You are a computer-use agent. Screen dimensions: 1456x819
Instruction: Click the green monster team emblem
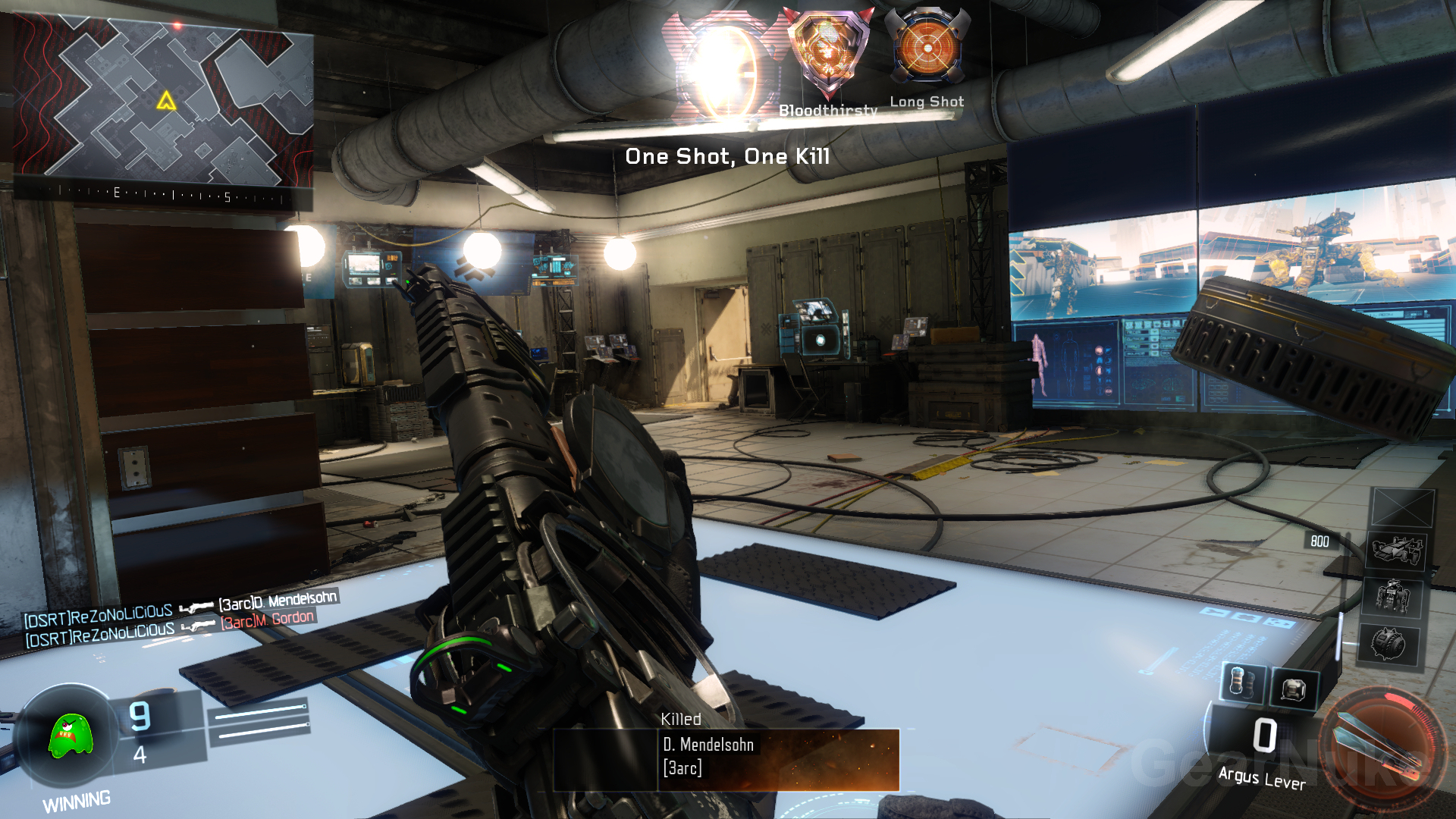pos(70,736)
